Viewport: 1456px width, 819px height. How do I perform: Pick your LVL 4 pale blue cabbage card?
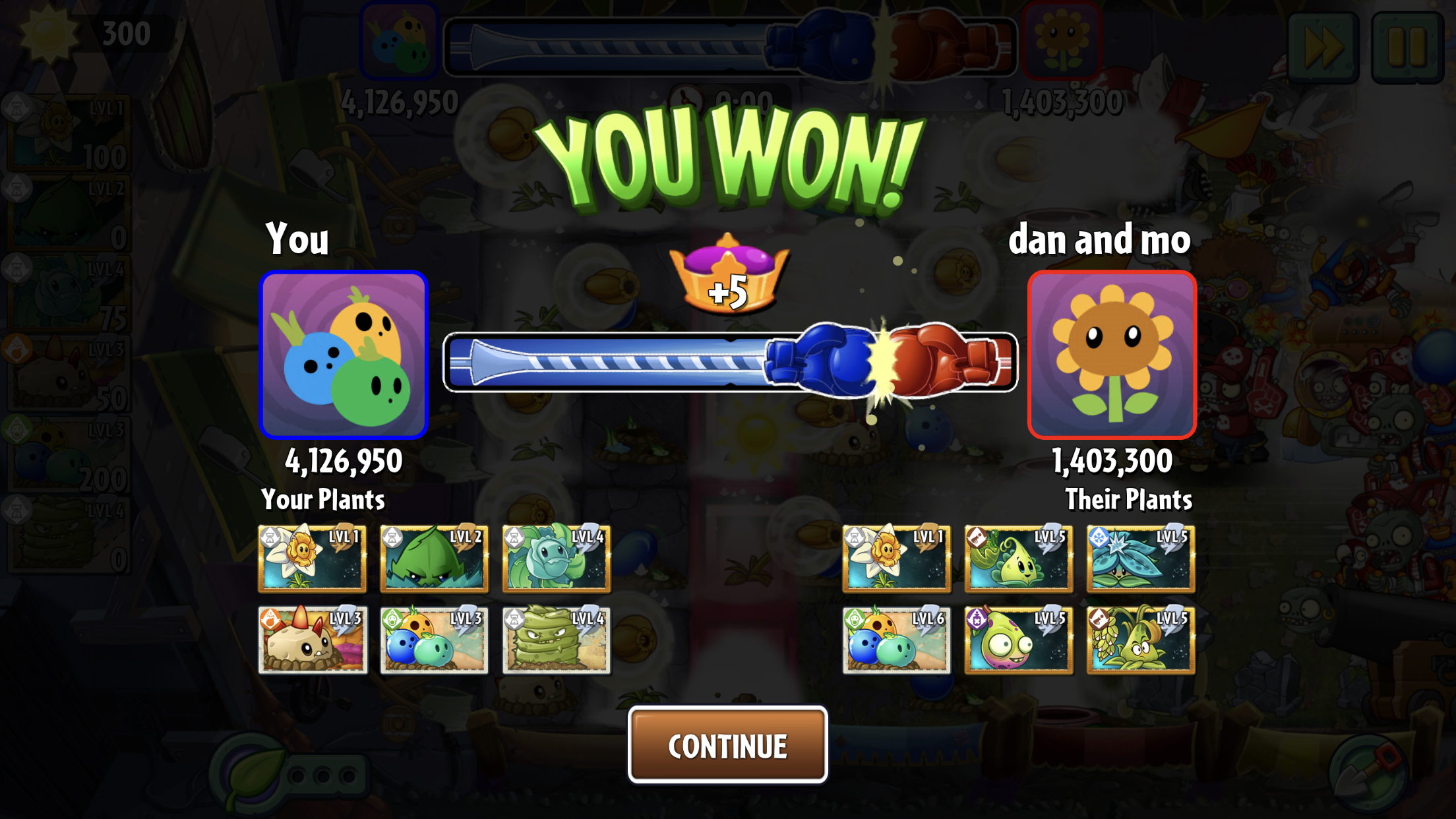tap(557, 559)
